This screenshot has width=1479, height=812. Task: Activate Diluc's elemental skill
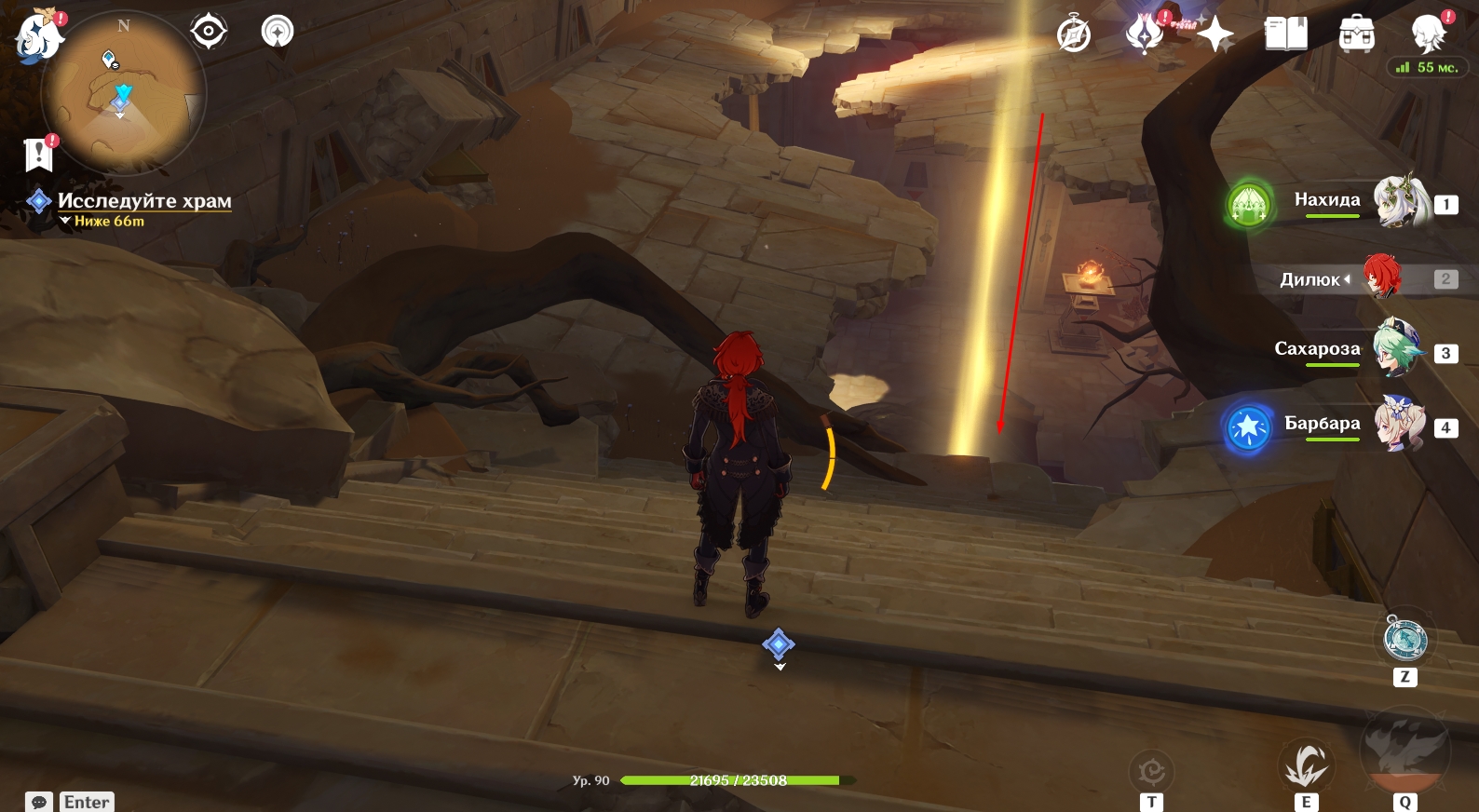pos(1306,765)
